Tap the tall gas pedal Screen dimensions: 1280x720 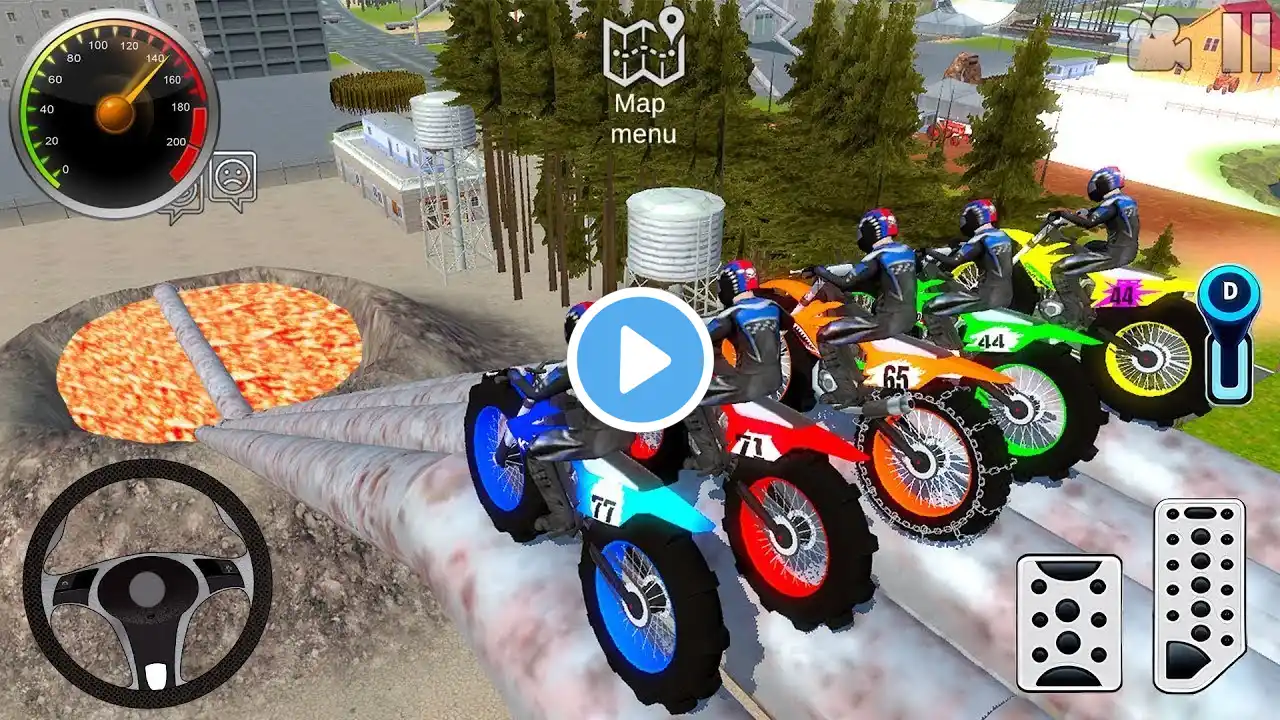(1199, 595)
